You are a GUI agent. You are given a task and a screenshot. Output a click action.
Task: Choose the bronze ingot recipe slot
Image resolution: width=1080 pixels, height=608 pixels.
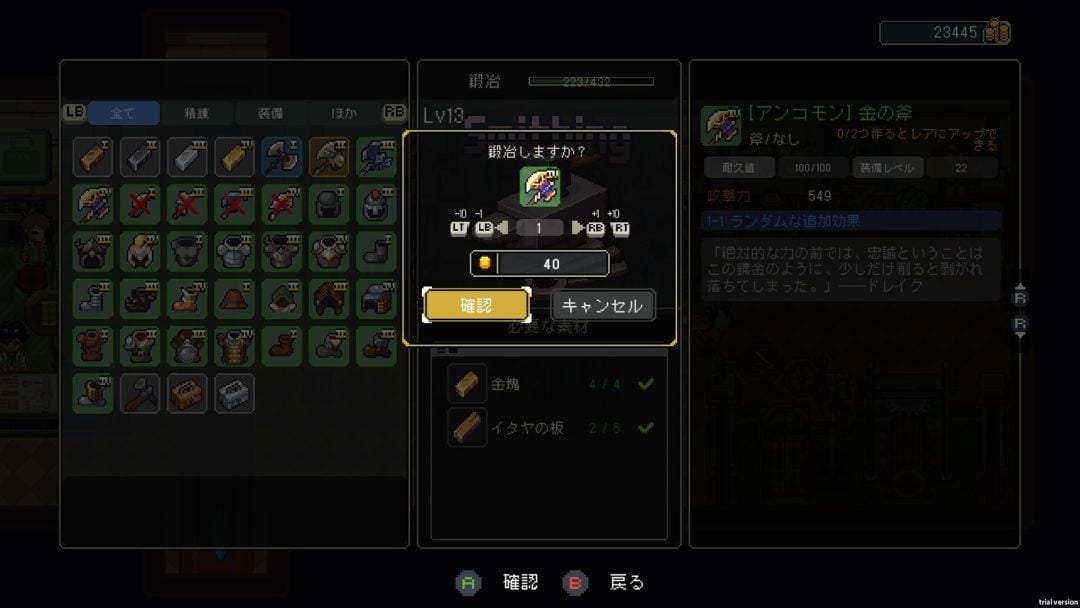tap(93, 157)
